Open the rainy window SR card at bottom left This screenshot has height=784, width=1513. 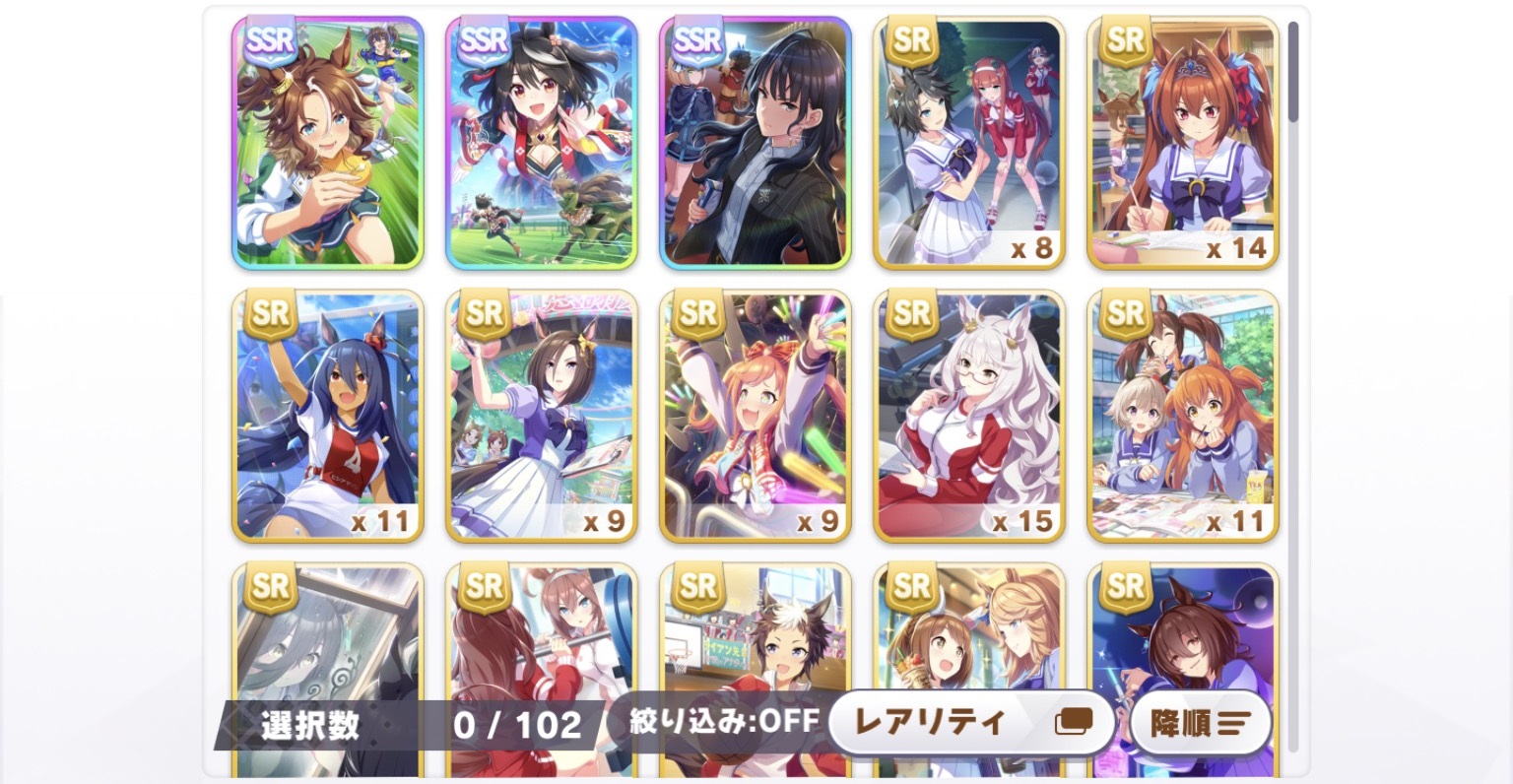(327, 640)
